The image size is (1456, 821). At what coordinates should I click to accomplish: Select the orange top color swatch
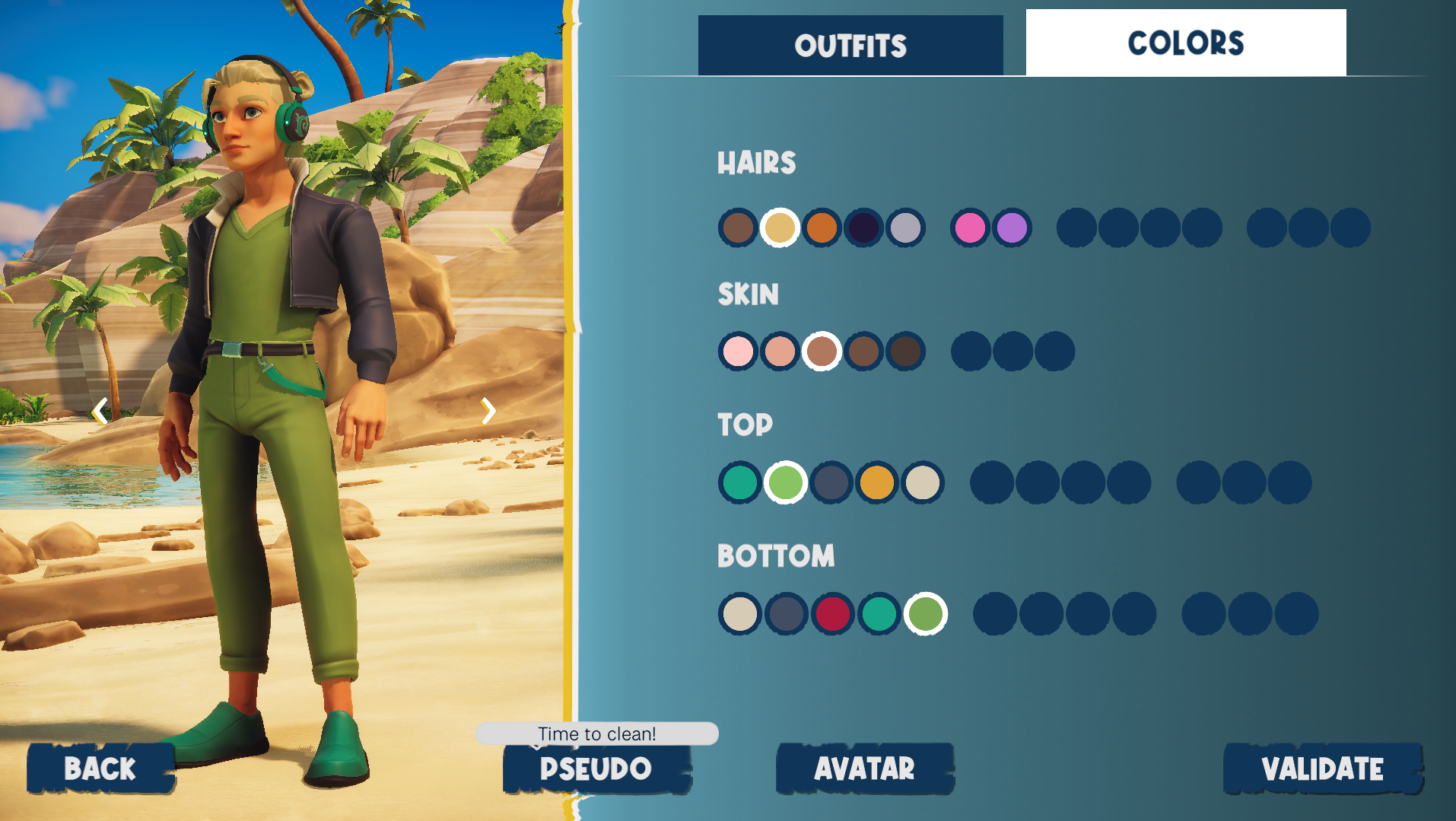point(877,482)
